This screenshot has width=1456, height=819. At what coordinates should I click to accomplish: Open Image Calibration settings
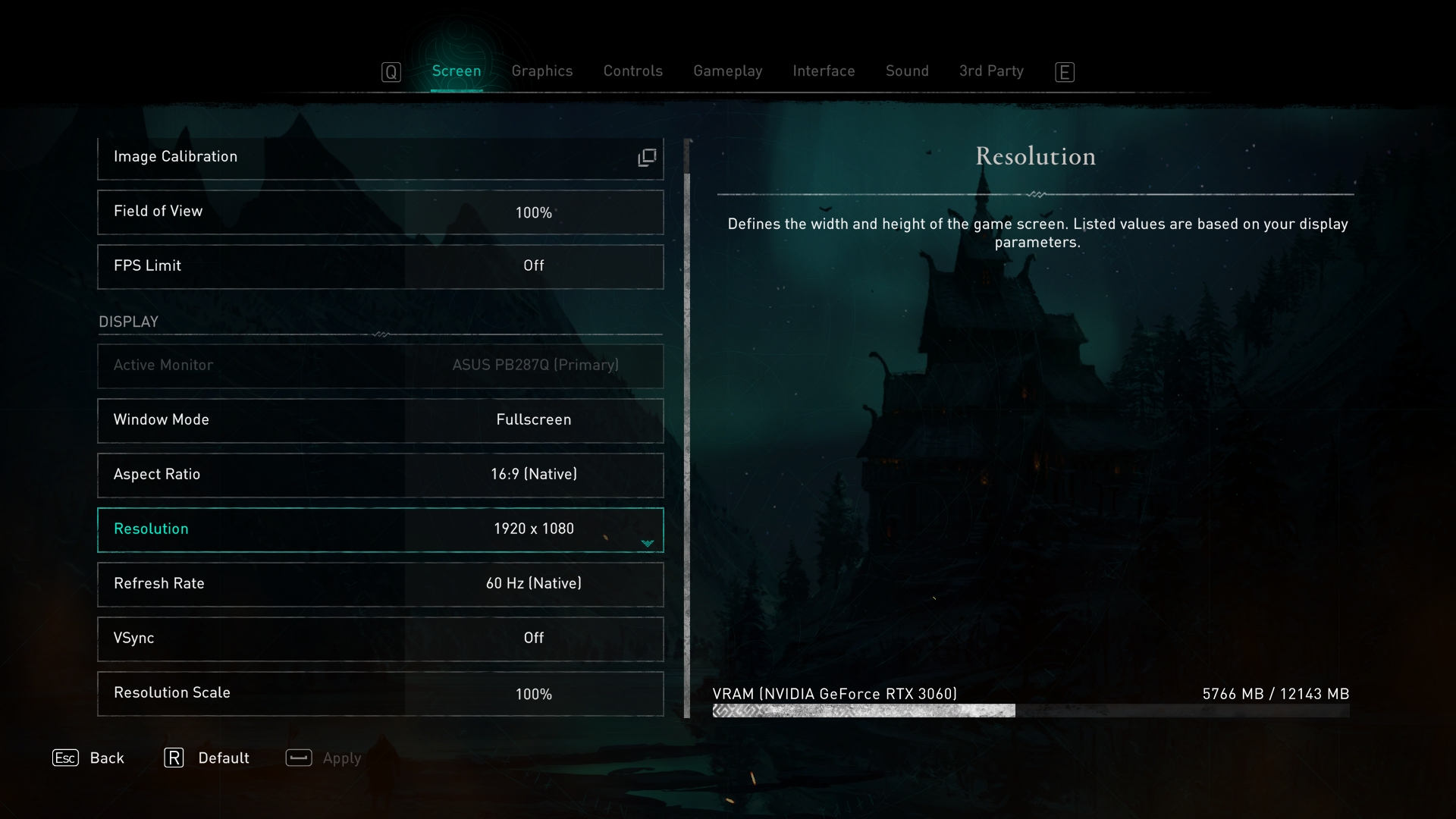(380, 158)
